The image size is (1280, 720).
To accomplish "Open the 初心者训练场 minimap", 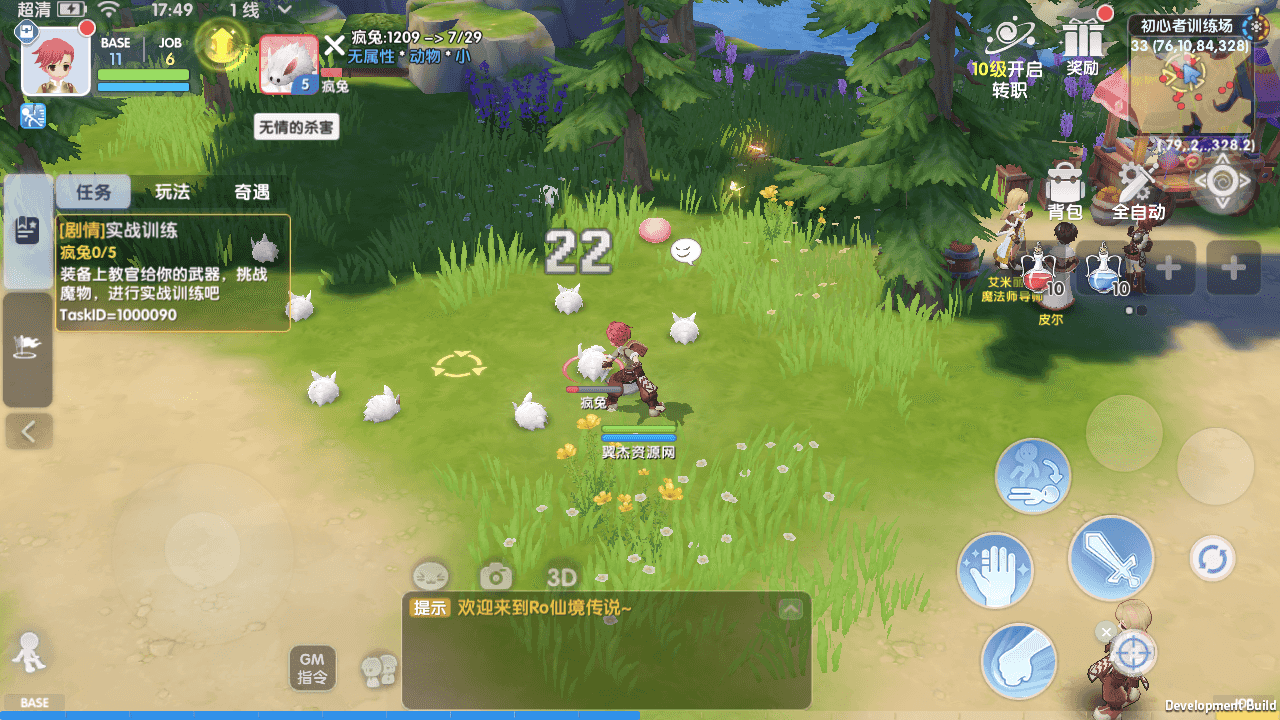I will tap(1190, 85).
